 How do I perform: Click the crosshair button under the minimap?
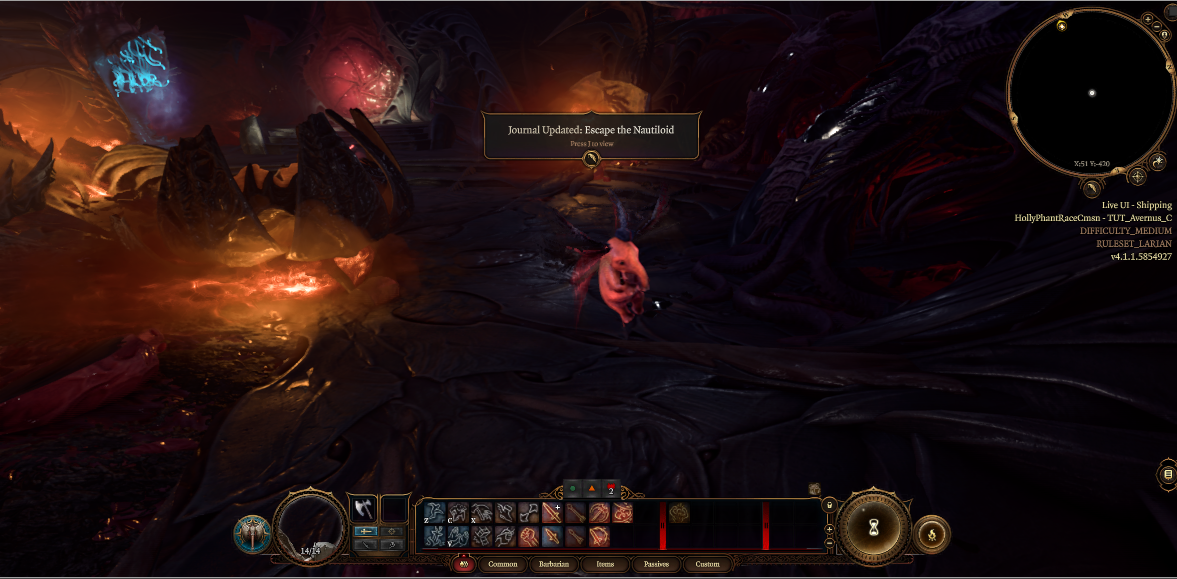click(x=1137, y=177)
